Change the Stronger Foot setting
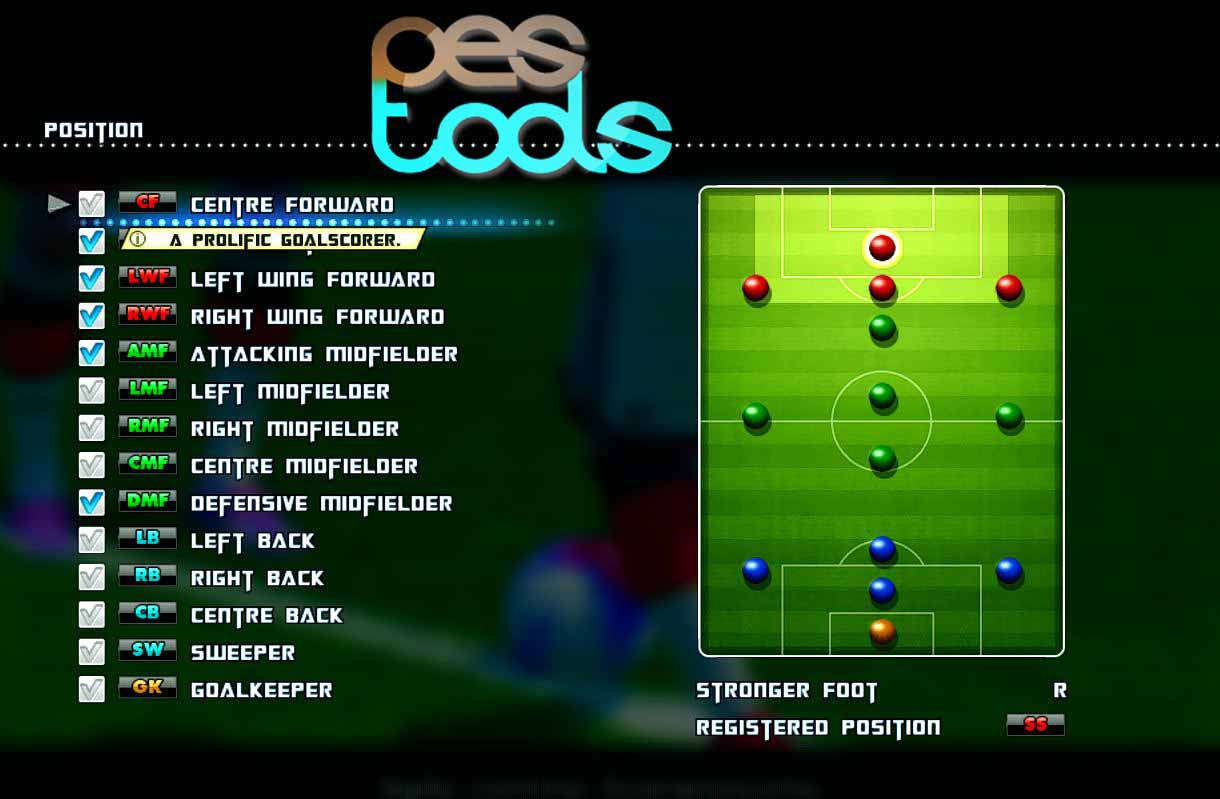Viewport: 1220px width, 799px height. [1059, 690]
